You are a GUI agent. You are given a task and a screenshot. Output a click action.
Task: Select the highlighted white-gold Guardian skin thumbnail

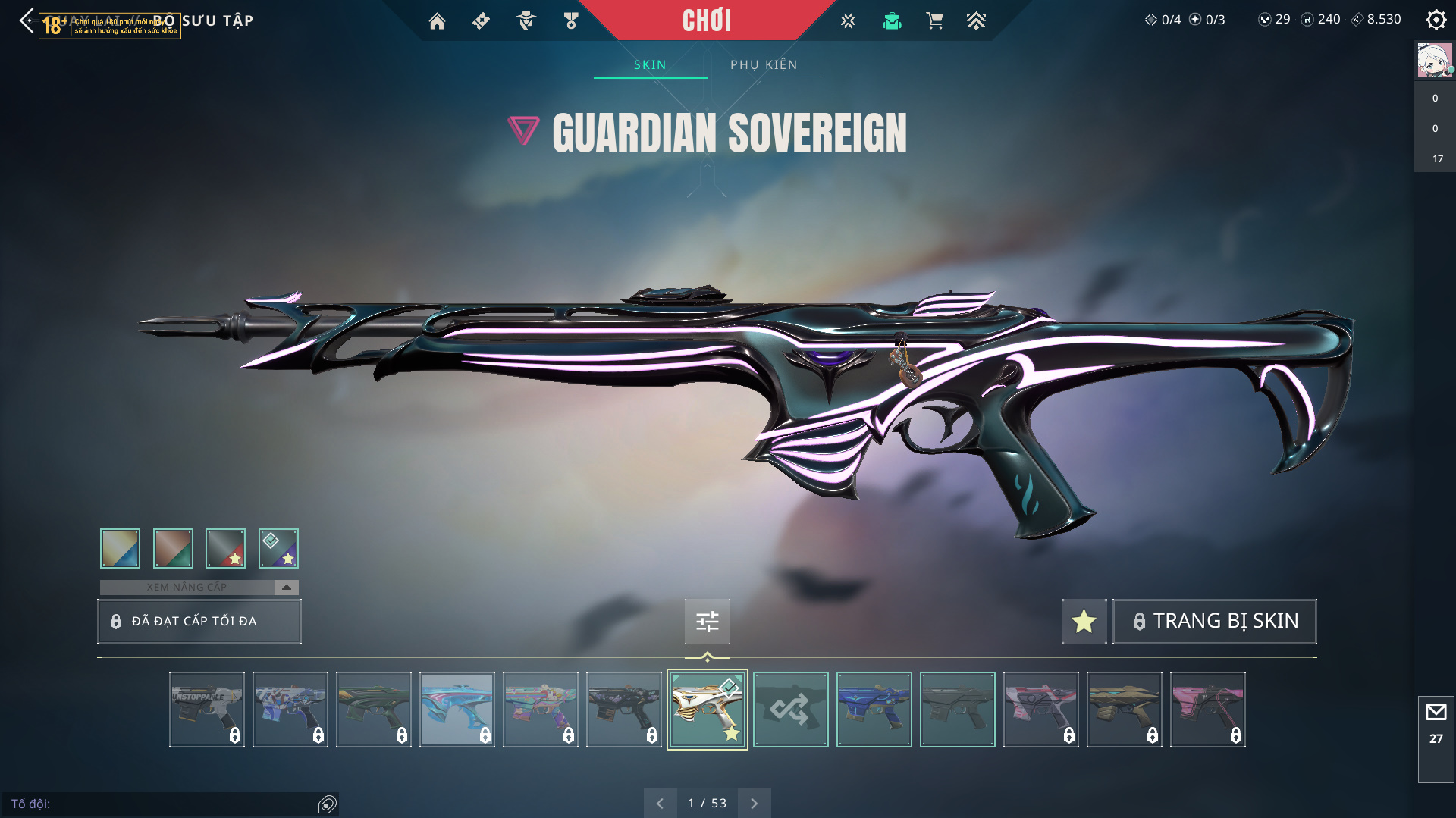(x=707, y=710)
